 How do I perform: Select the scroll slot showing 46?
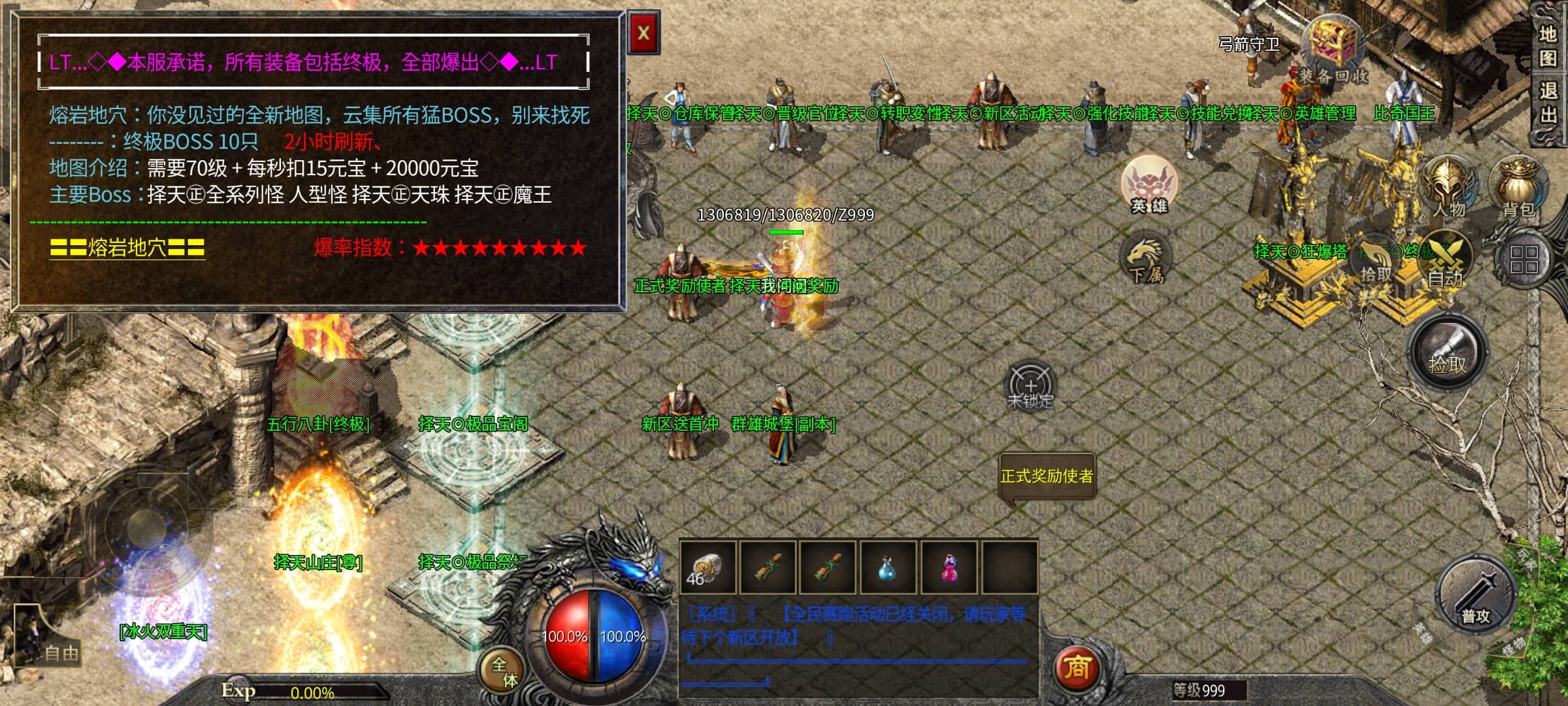(x=707, y=567)
